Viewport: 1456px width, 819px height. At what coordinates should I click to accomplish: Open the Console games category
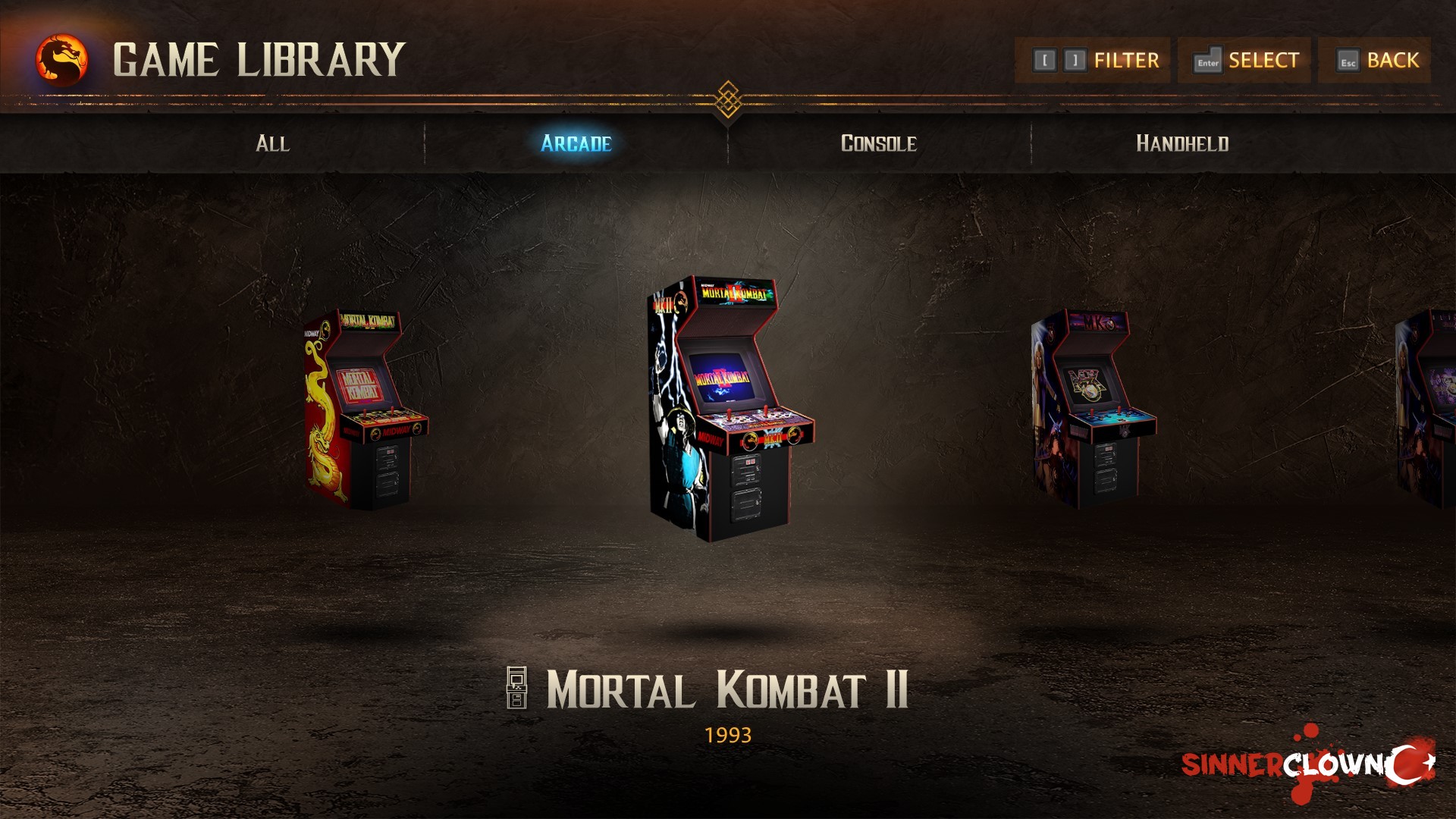point(880,144)
